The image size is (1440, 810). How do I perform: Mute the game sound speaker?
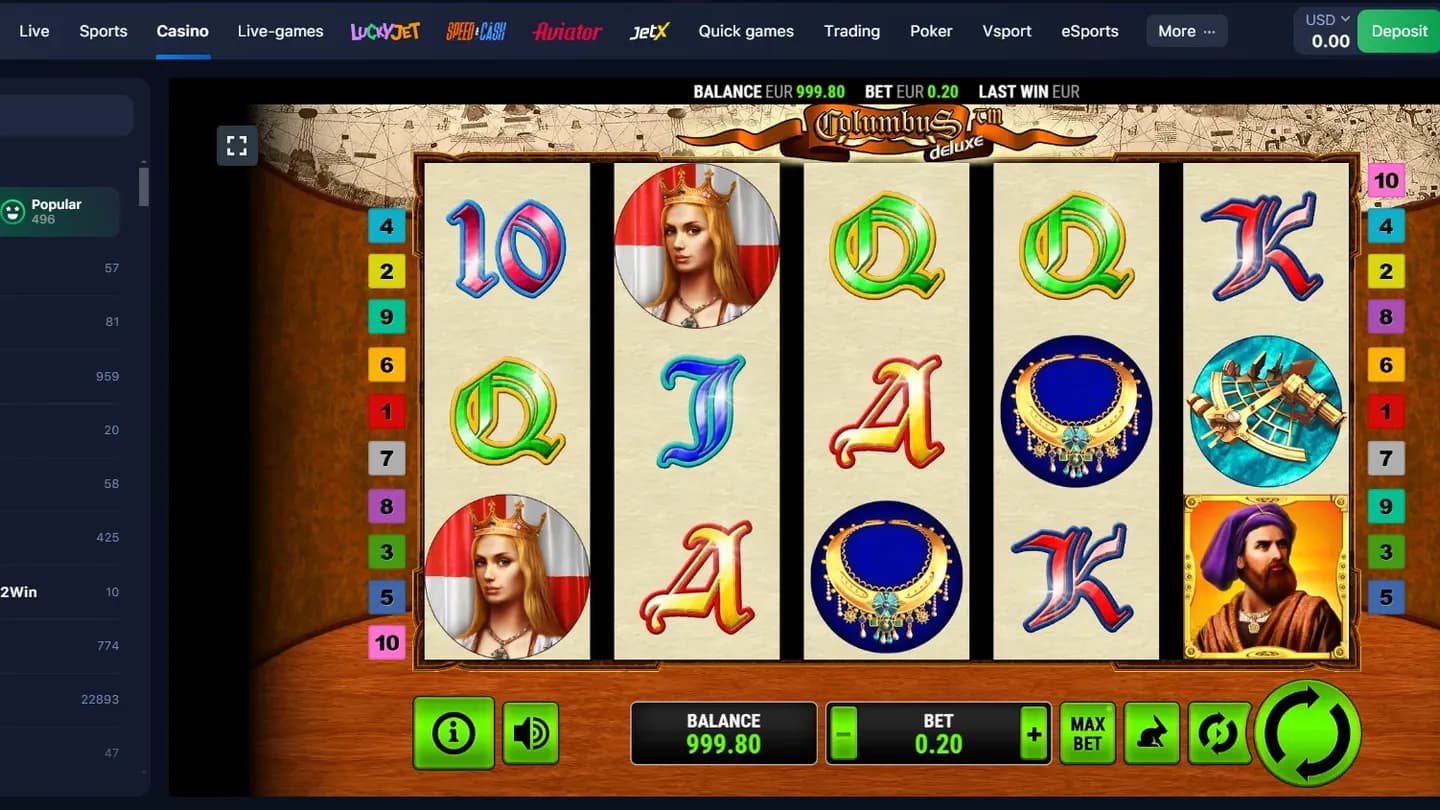[530, 733]
